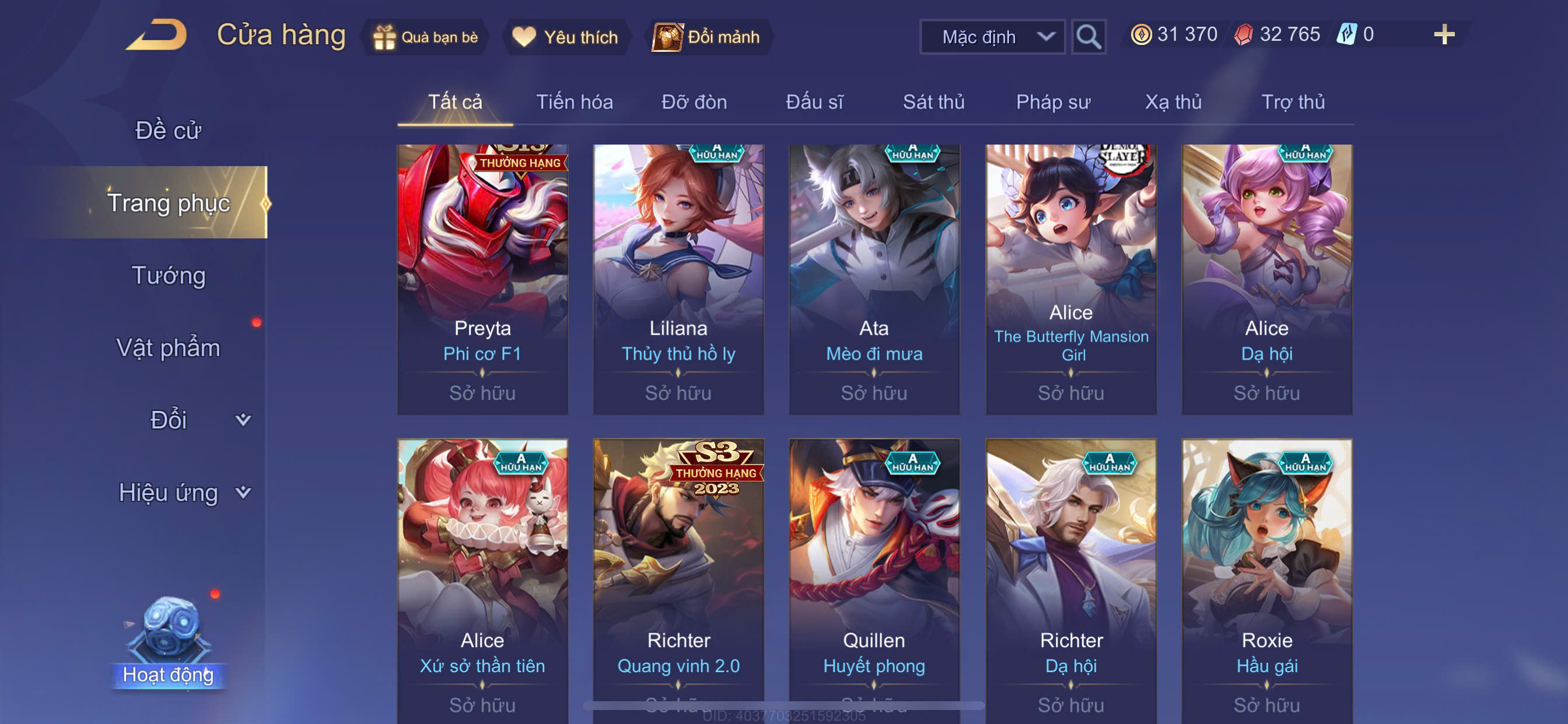Open the Quà bạn bè gift section
The image size is (1568, 724).
[426, 37]
